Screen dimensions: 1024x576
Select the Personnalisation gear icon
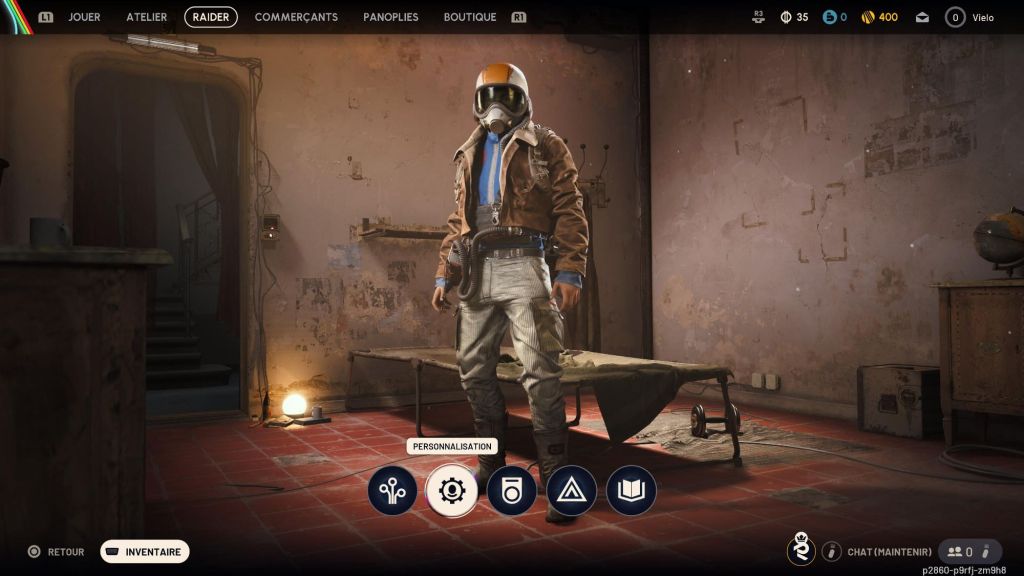tap(452, 491)
